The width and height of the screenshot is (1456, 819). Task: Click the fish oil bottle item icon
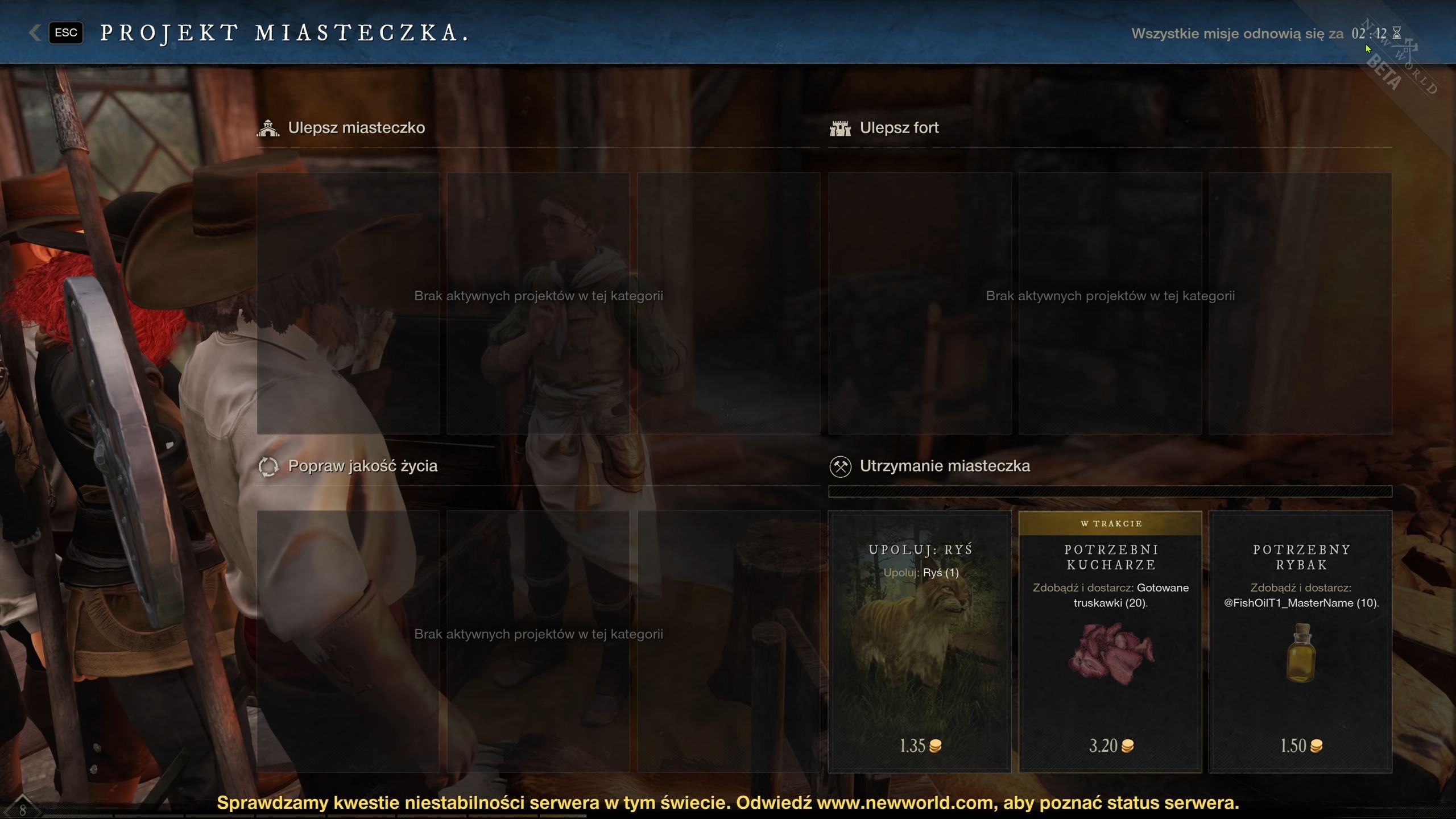[x=1301, y=654]
